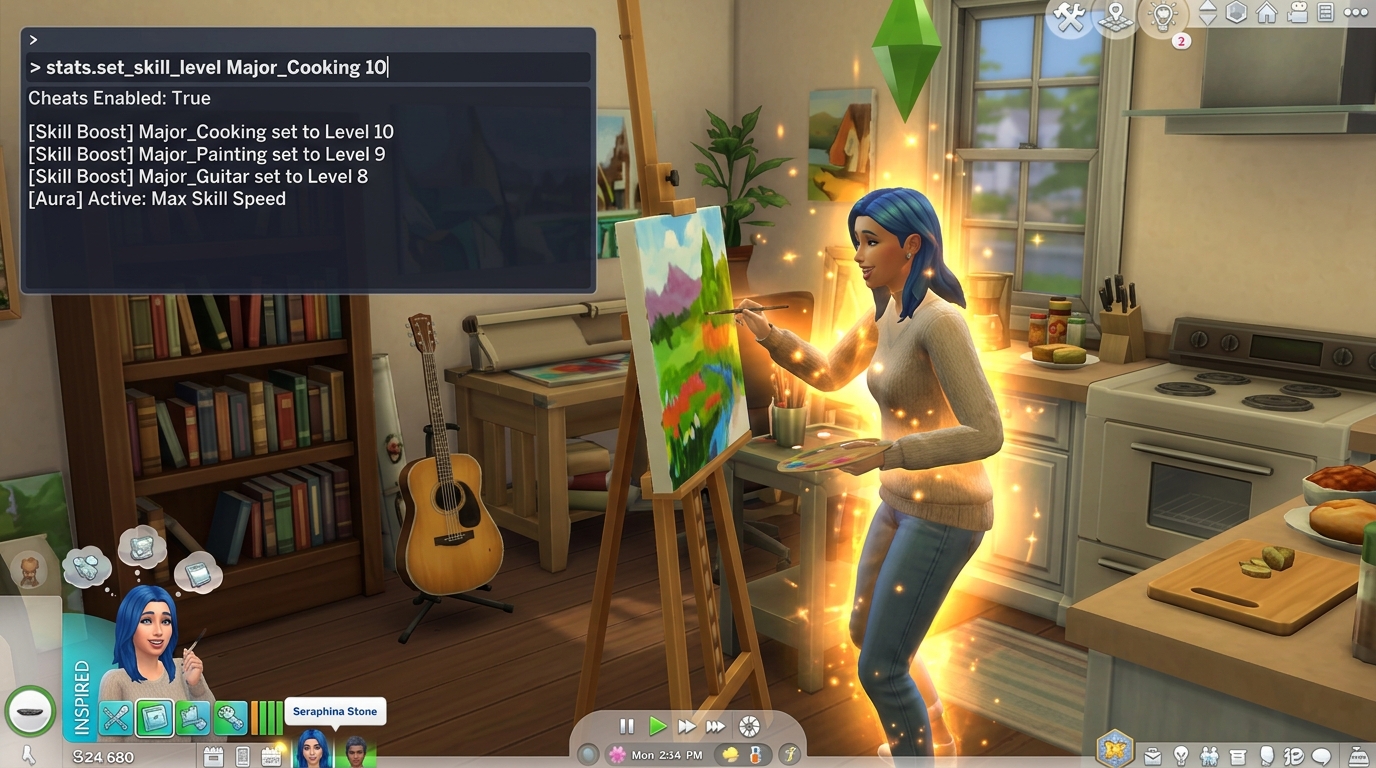
Task: View lessons via the lightbulb with notification badge
Action: [x=1161, y=17]
